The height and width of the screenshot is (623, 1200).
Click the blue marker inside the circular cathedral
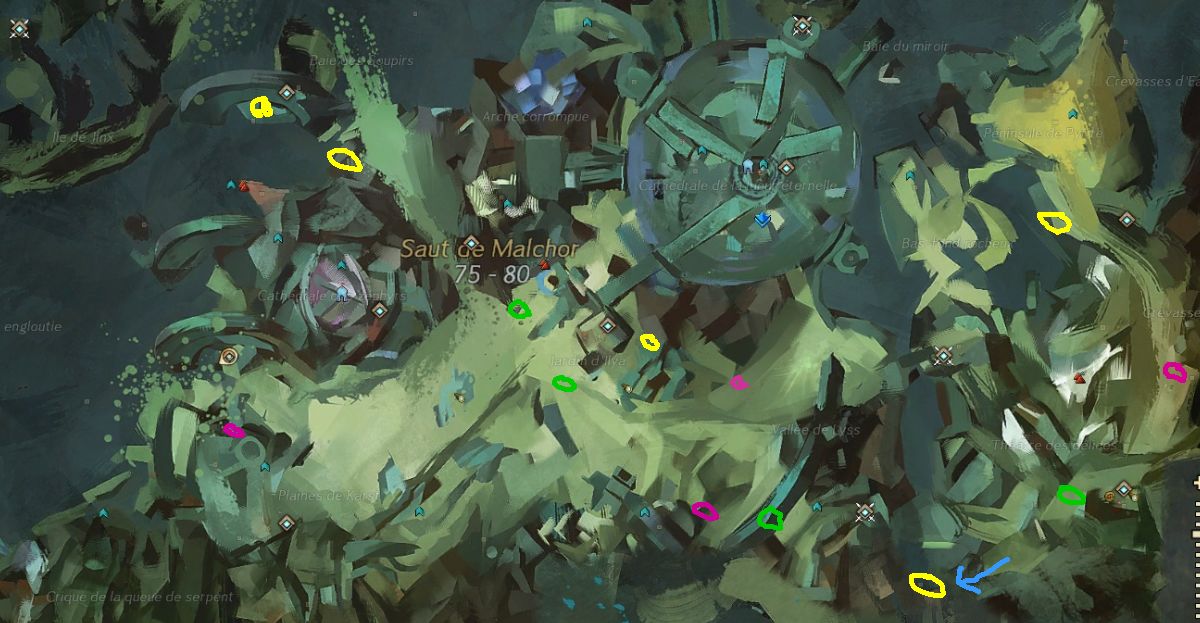pos(762,219)
